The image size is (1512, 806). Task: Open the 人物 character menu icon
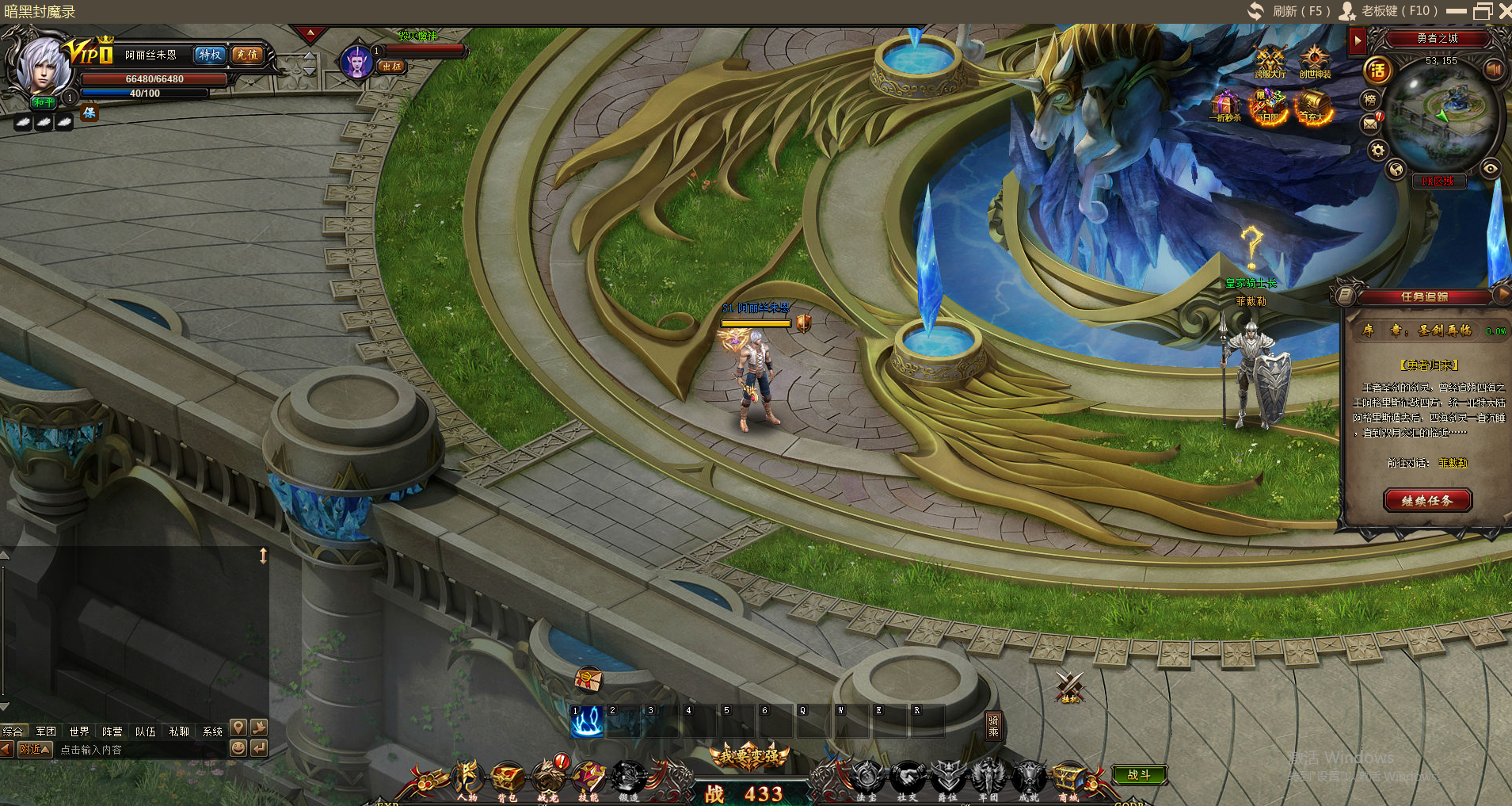click(467, 778)
